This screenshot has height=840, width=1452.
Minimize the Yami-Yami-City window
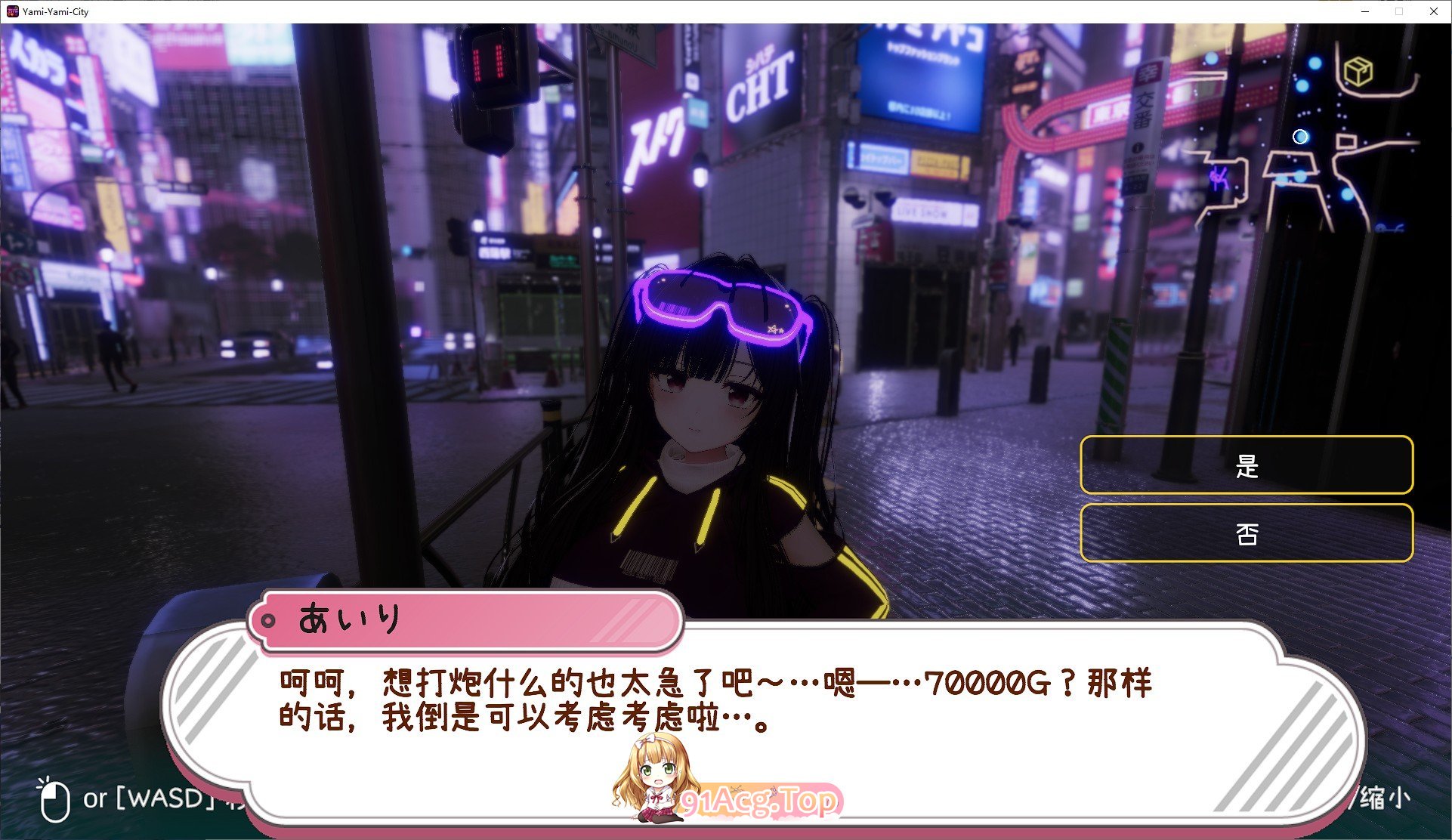click(x=1364, y=11)
